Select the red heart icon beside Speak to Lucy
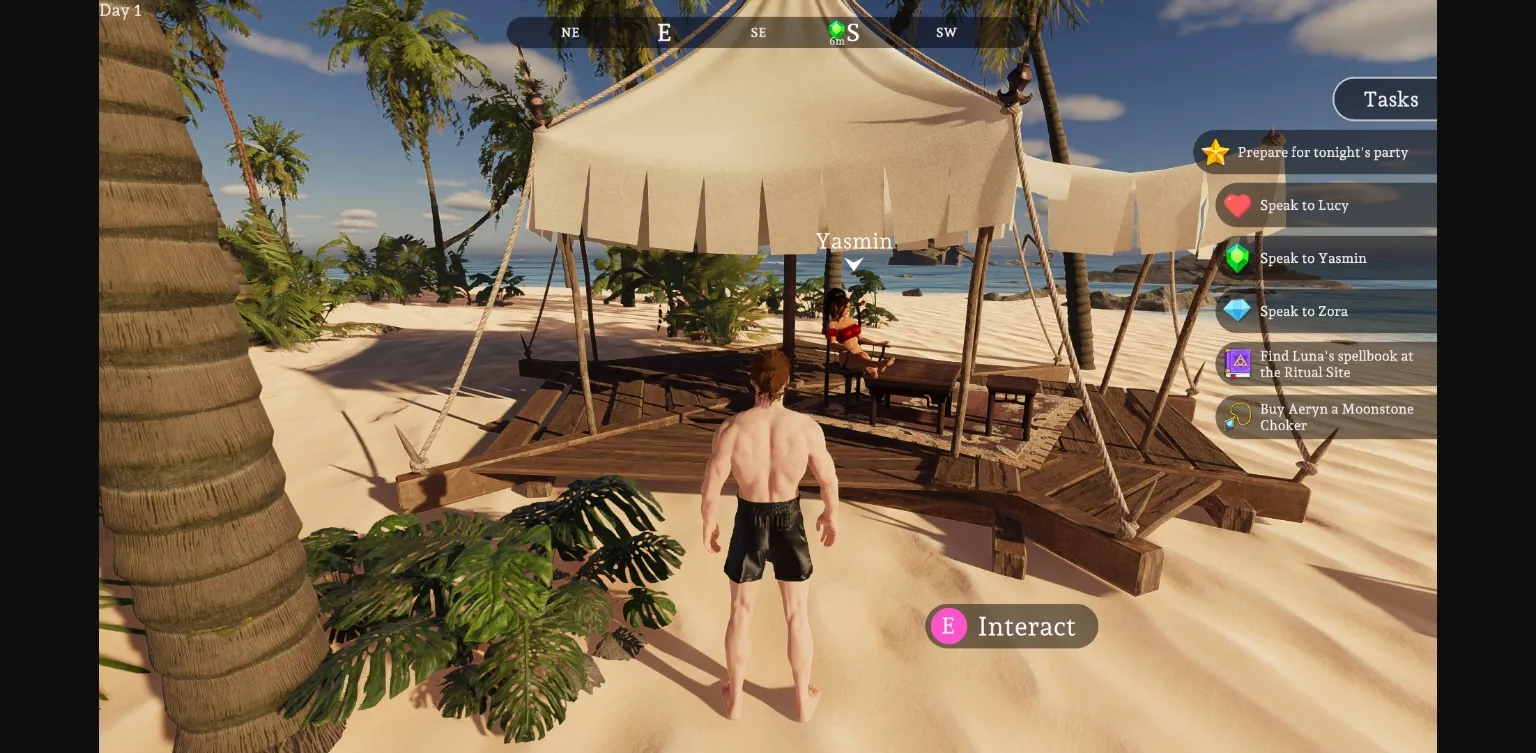This screenshot has height=753, width=1536. tap(1237, 205)
